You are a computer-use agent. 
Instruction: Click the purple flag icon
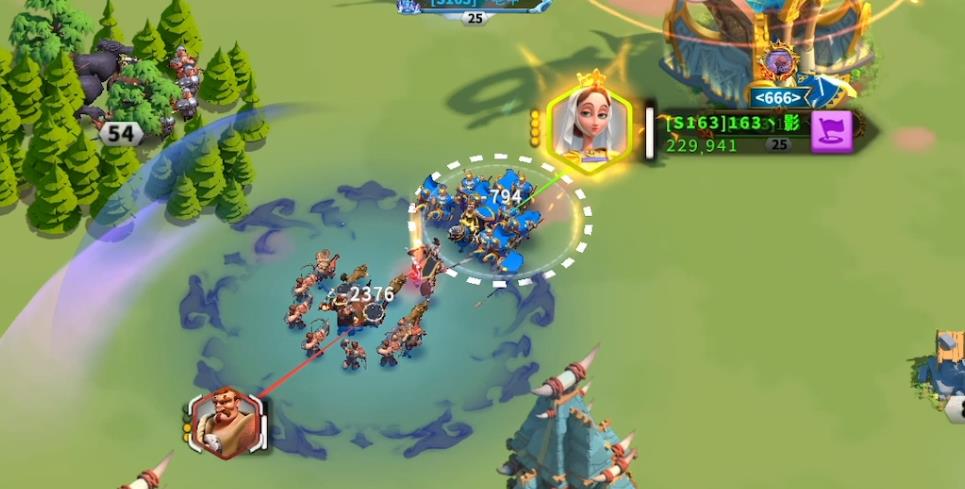click(831, 131)
